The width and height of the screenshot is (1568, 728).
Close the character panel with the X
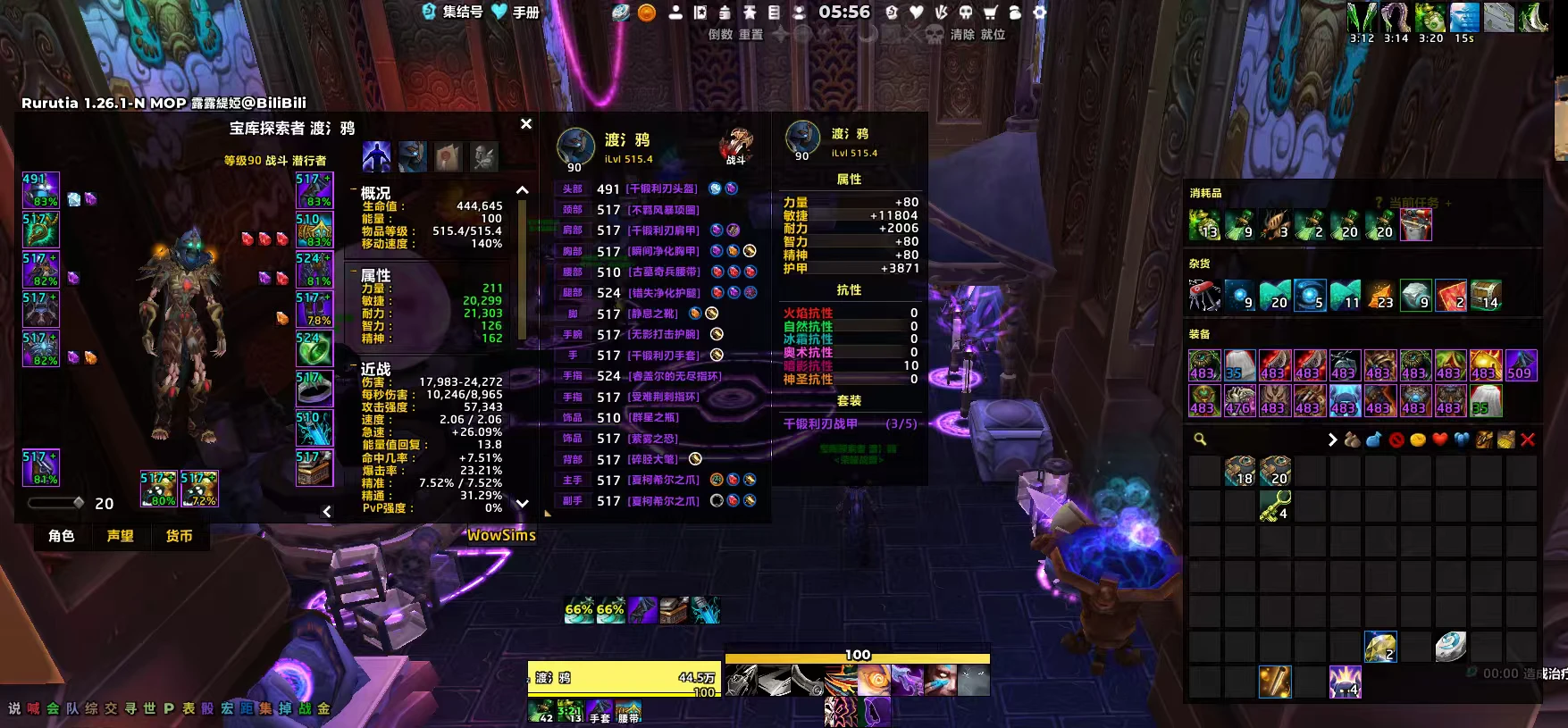(x=526, y=124)
